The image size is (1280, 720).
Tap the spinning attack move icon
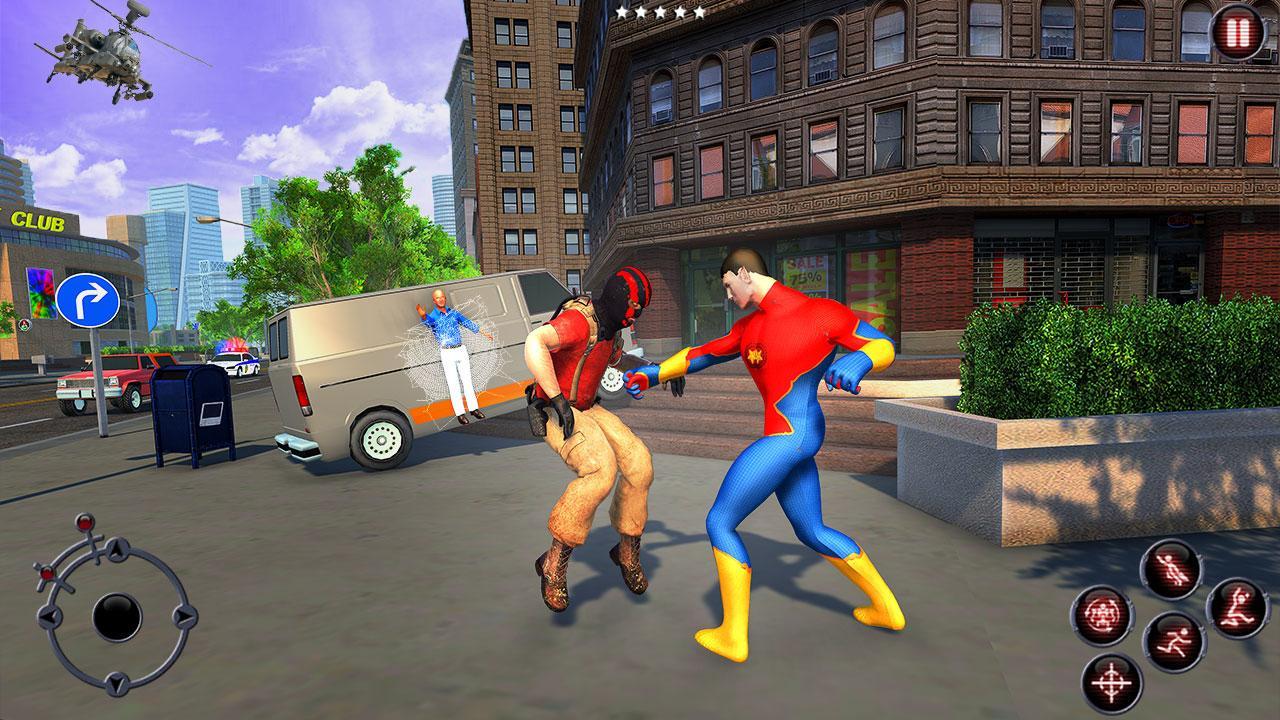pyautogui.click(x=1106, y=615)
